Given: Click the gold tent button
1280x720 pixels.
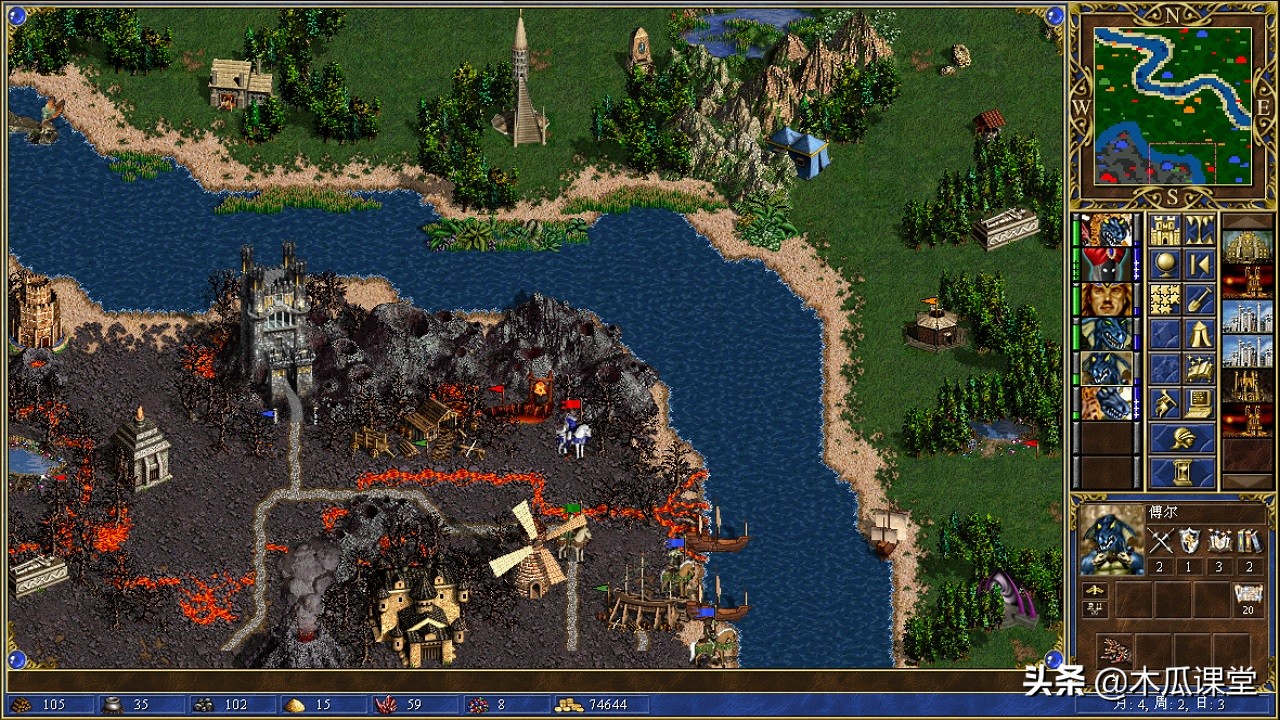Looking at the screenshot, I should (x=1199, y=333).
